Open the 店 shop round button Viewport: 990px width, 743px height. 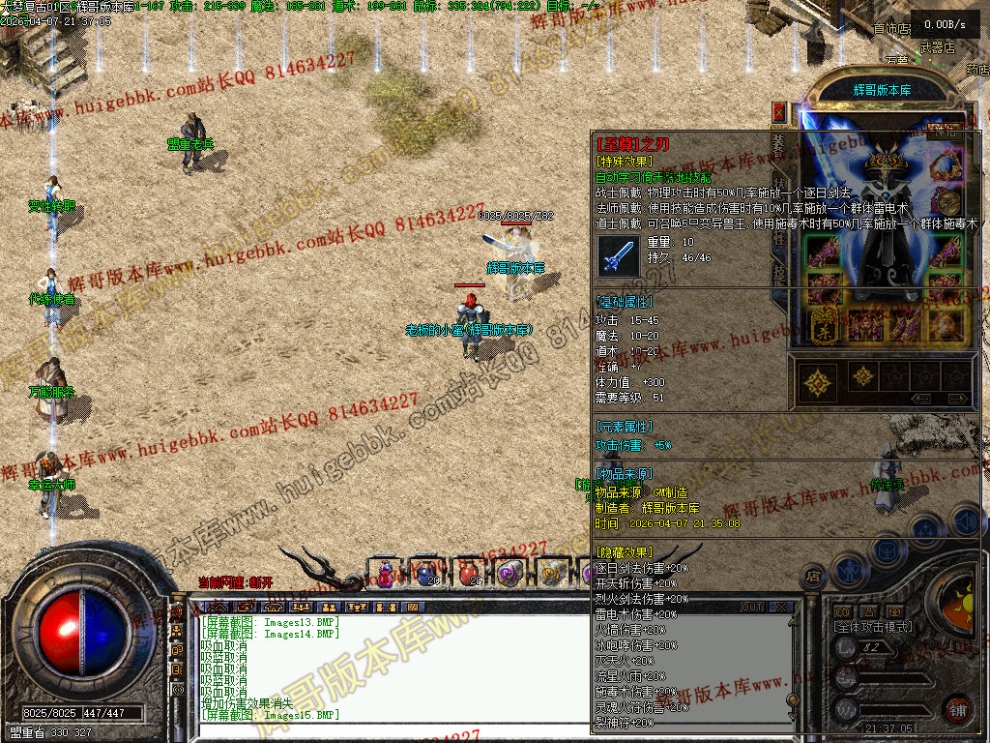813,575
